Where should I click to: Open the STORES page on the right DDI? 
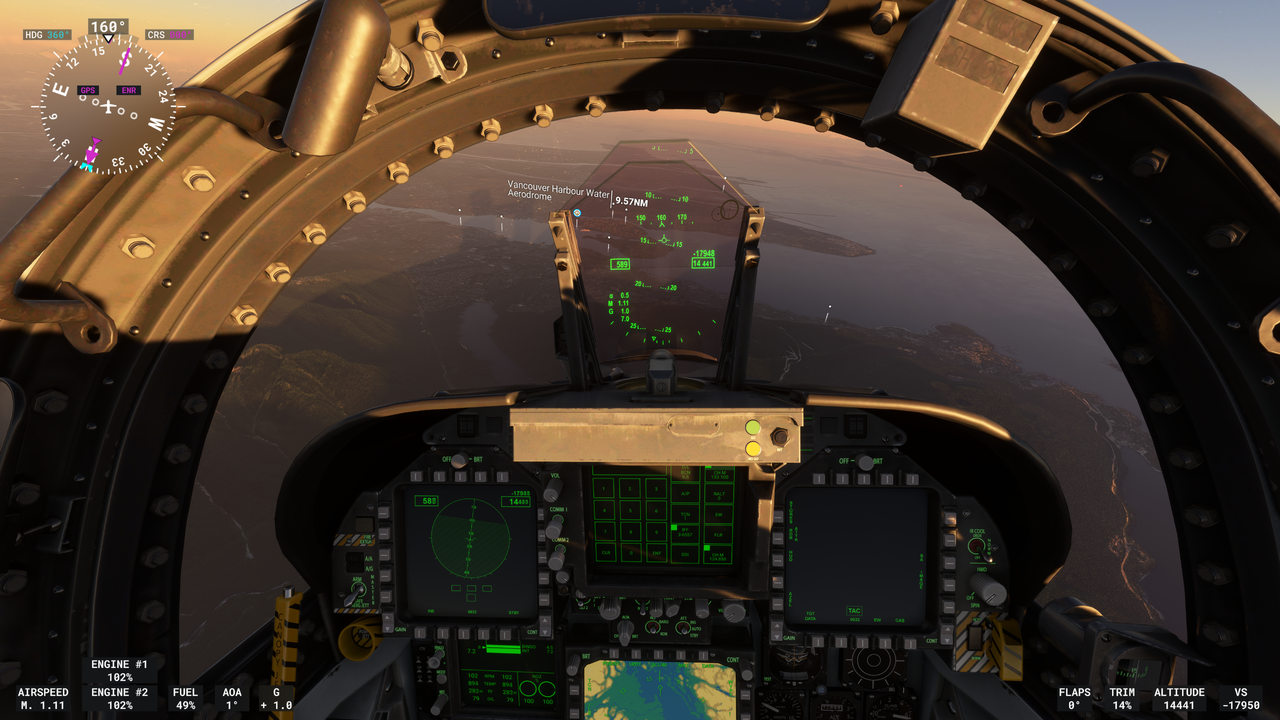point(776,516)
